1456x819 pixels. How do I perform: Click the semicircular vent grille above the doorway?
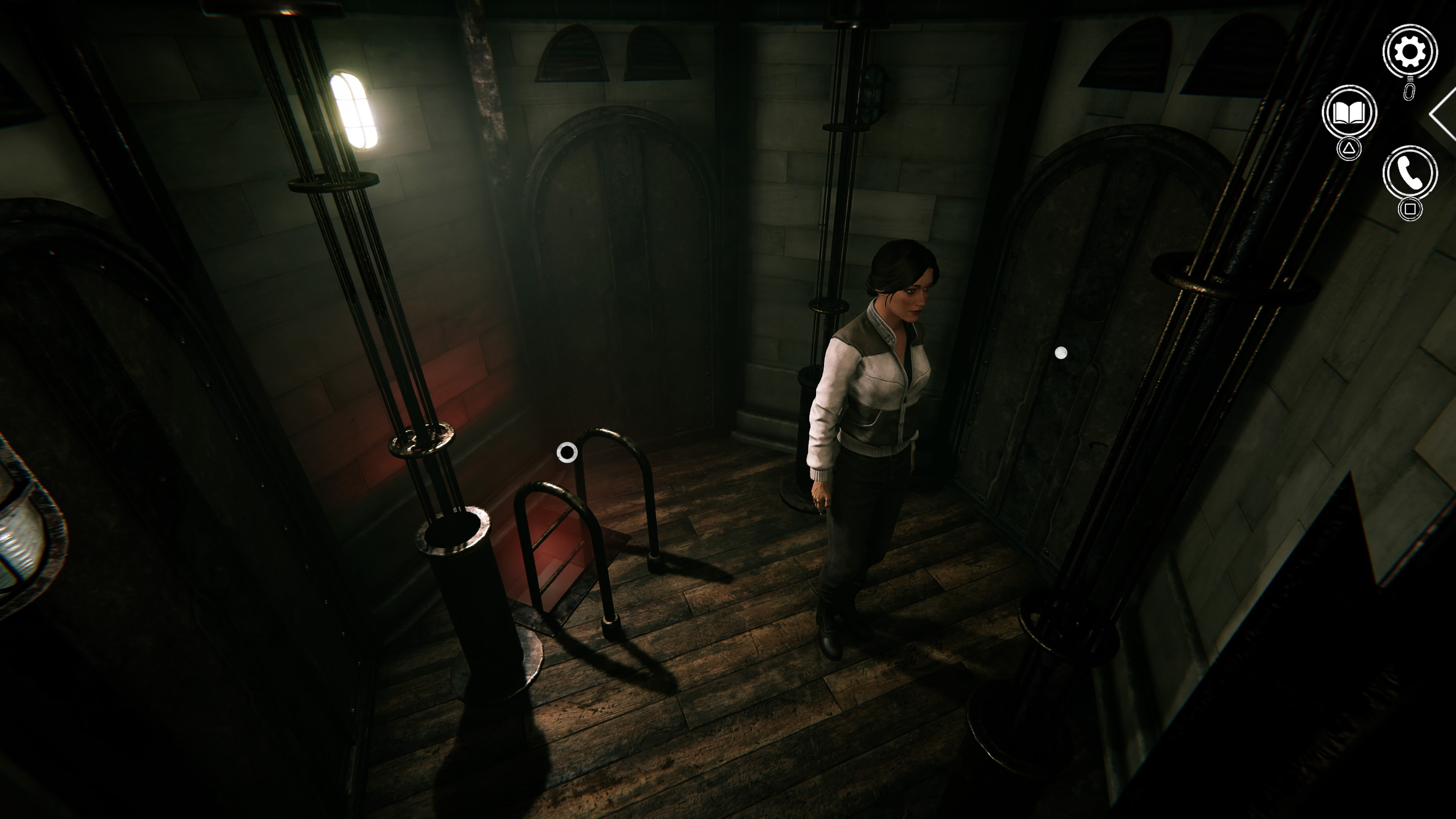pos(571,54)
